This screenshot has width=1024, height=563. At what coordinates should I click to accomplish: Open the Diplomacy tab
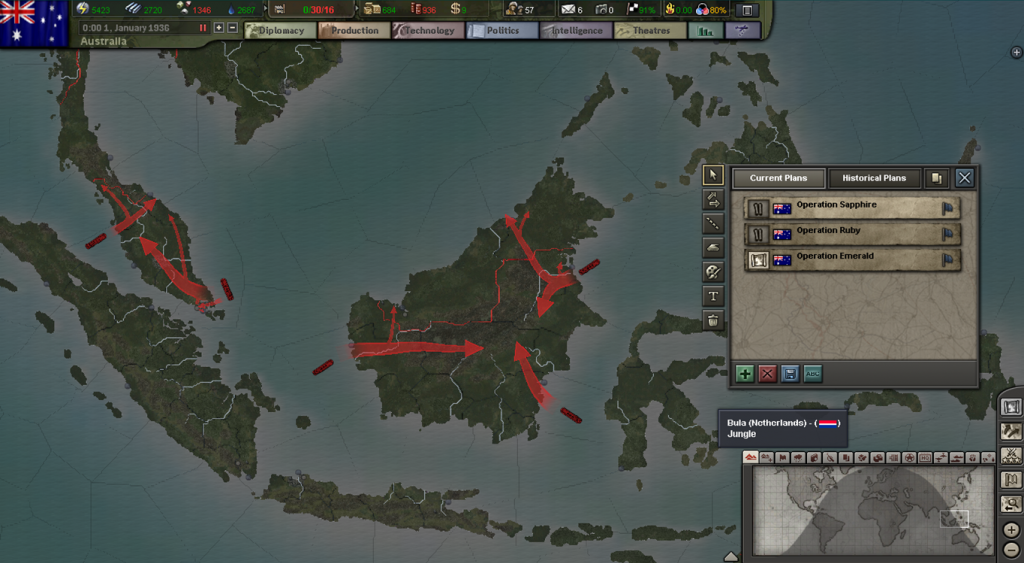click(279, 30)
